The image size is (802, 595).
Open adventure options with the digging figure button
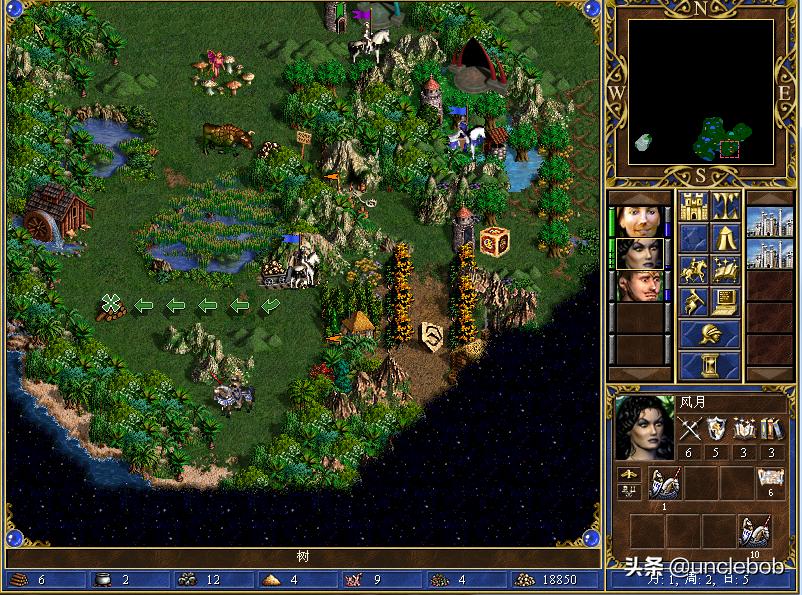(694, 302)
